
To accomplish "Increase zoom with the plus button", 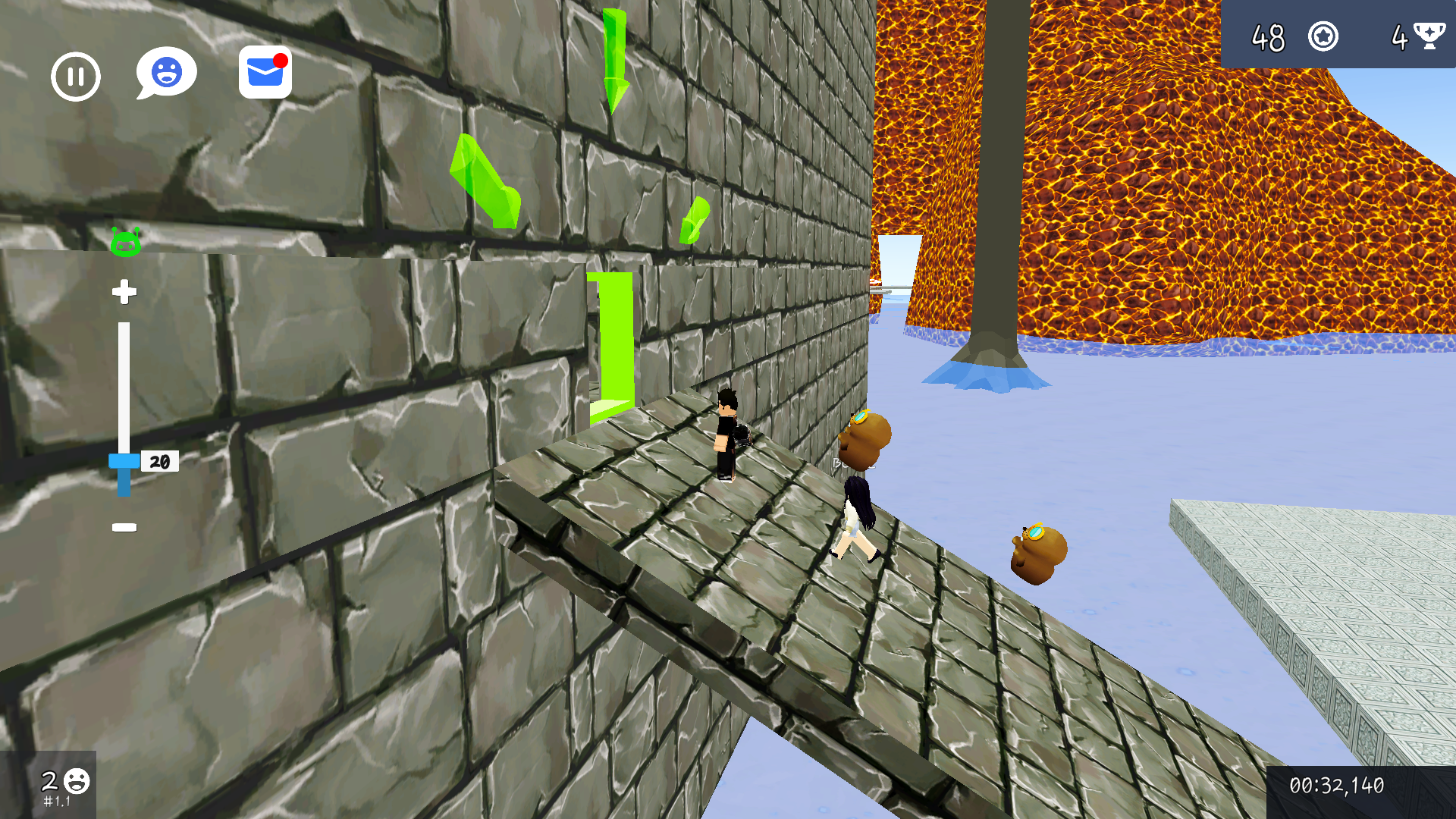I will (x=124, y=293).
